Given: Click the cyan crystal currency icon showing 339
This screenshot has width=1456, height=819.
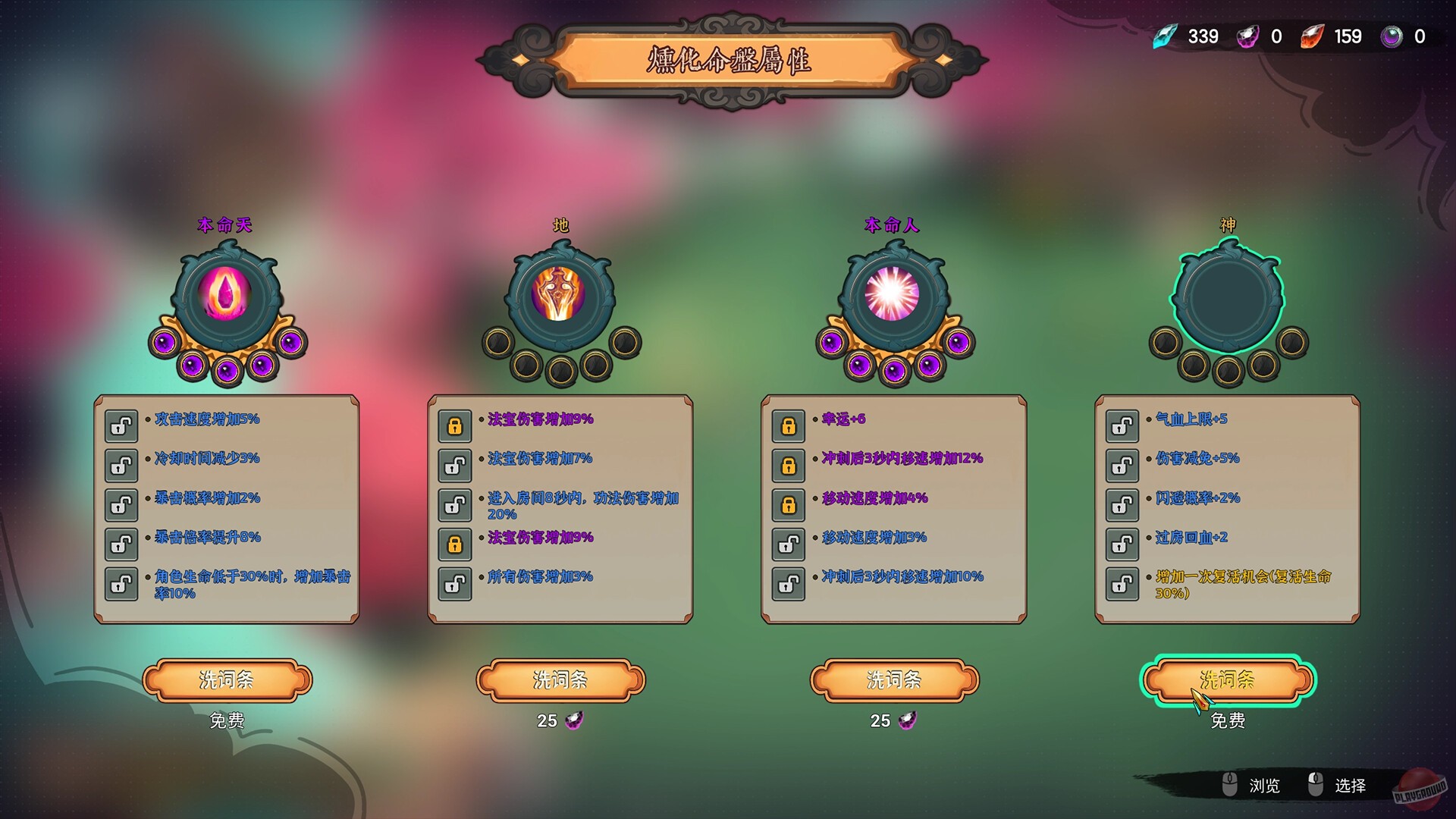Looking at the screenshot, I should point(1166,36).
